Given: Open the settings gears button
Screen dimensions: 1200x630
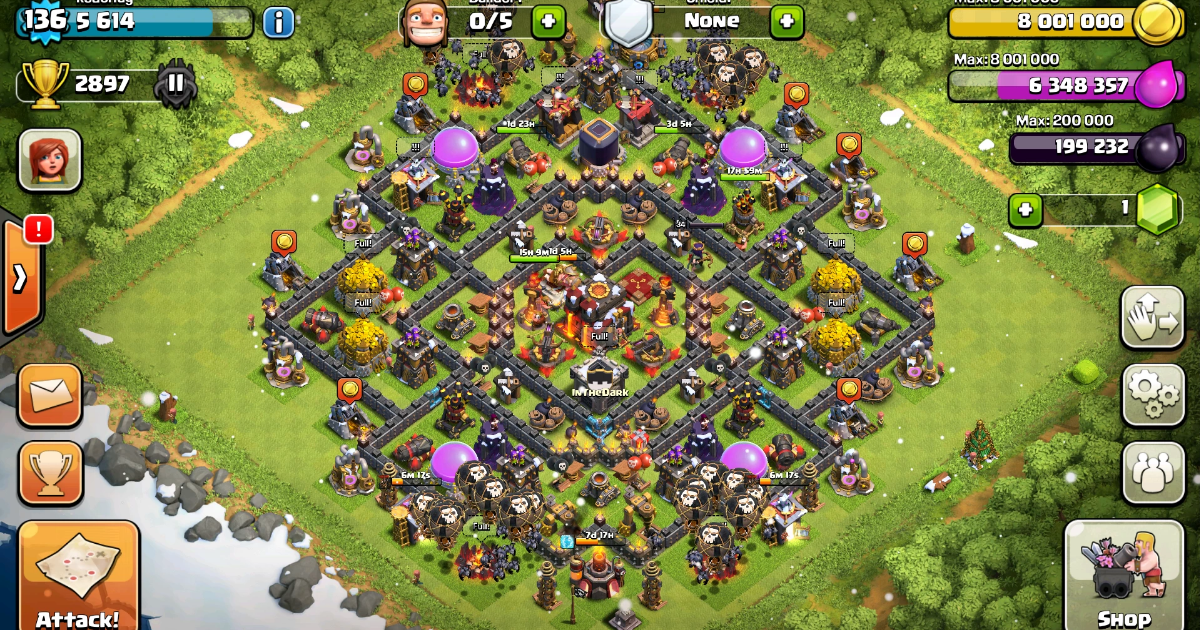Looking at the screenshot, I should pos(1153,394).
